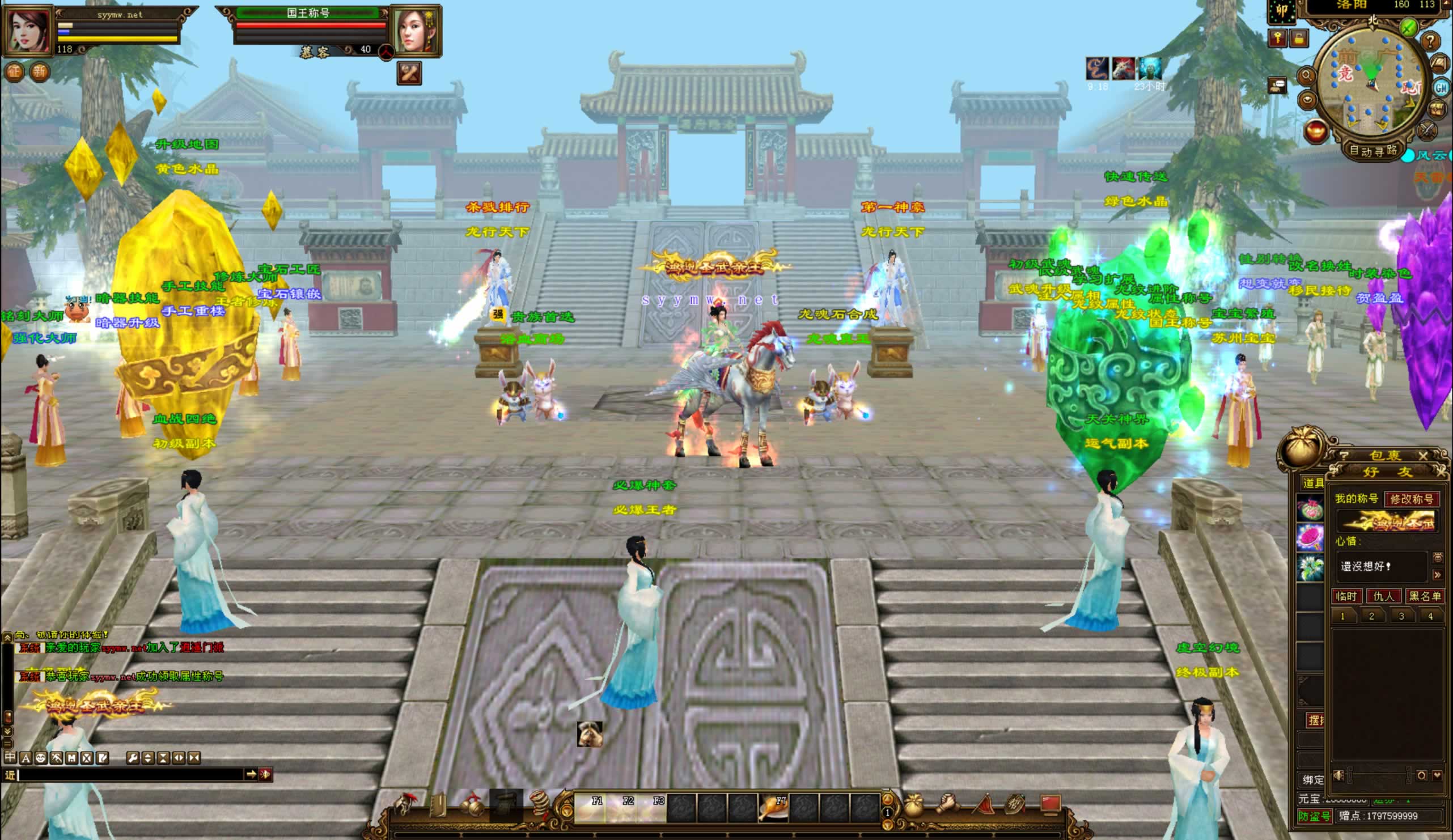1453x840 pixels.
Task: Click the 修改称号 change title button
Action: (x=1412, y=499)
